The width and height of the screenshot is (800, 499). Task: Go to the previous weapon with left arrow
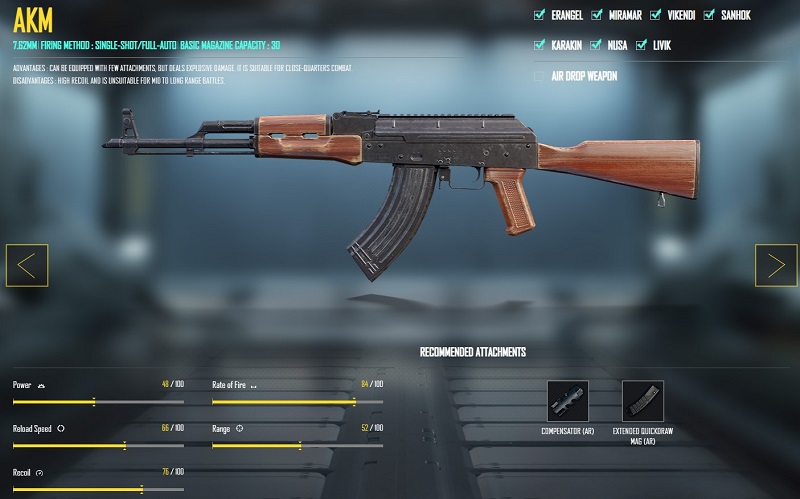pyautogui.click(x=27, y=265)
